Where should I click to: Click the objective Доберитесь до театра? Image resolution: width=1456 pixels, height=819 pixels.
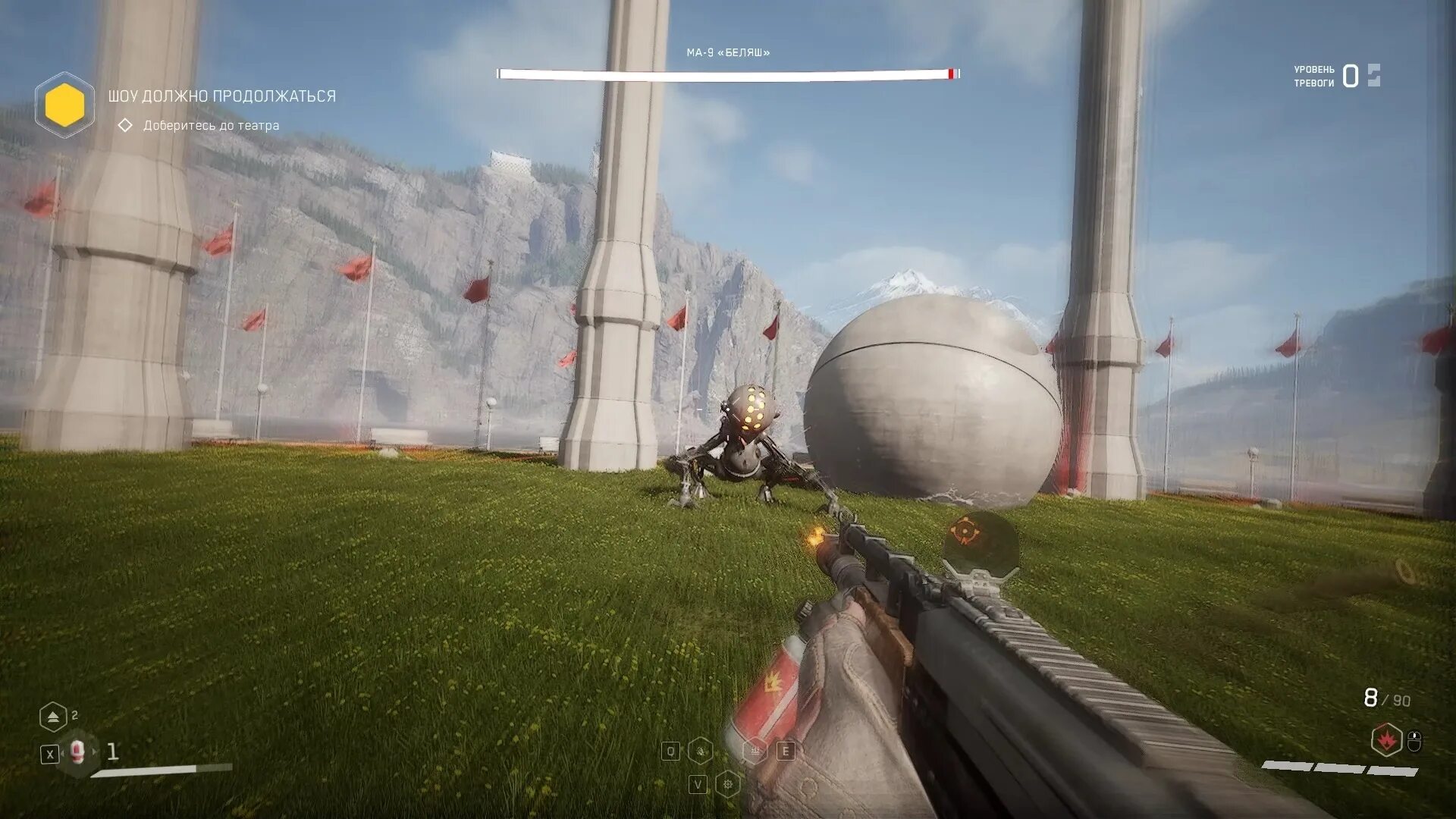211,125
